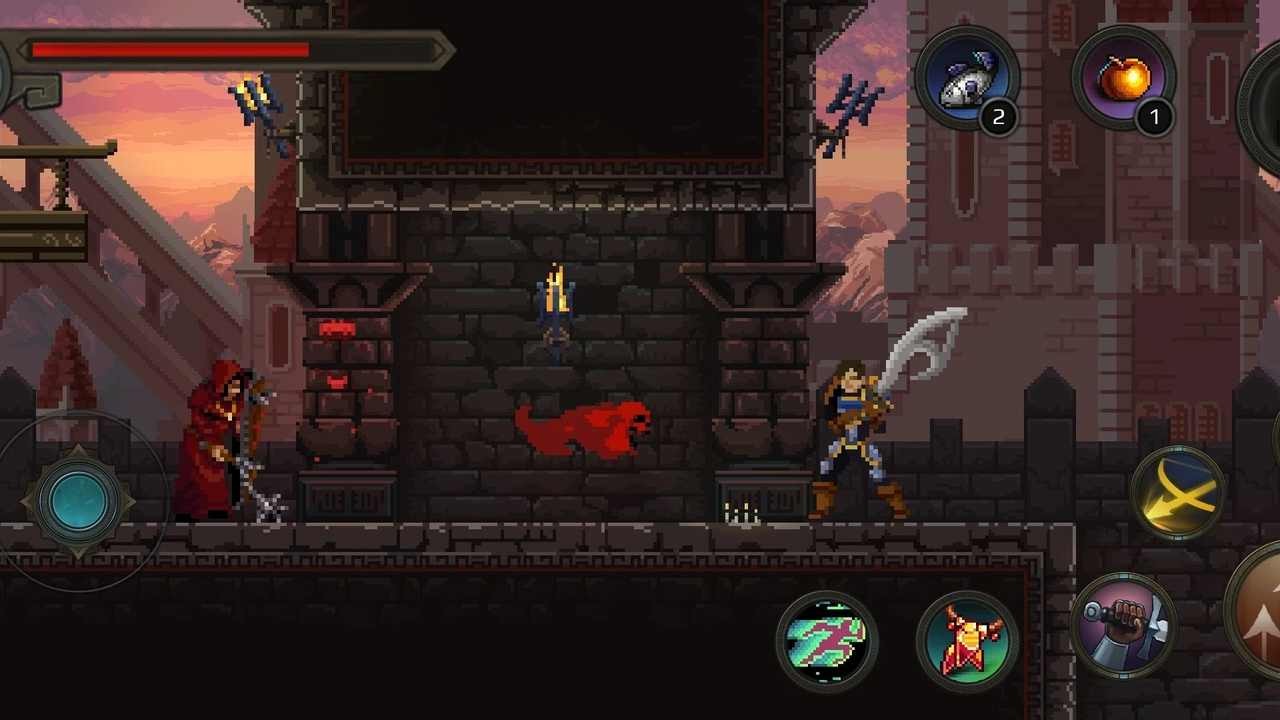The image size is (1280, 720).
Task: Tap the count badge showing 2 on the fish
Action: 999,118
